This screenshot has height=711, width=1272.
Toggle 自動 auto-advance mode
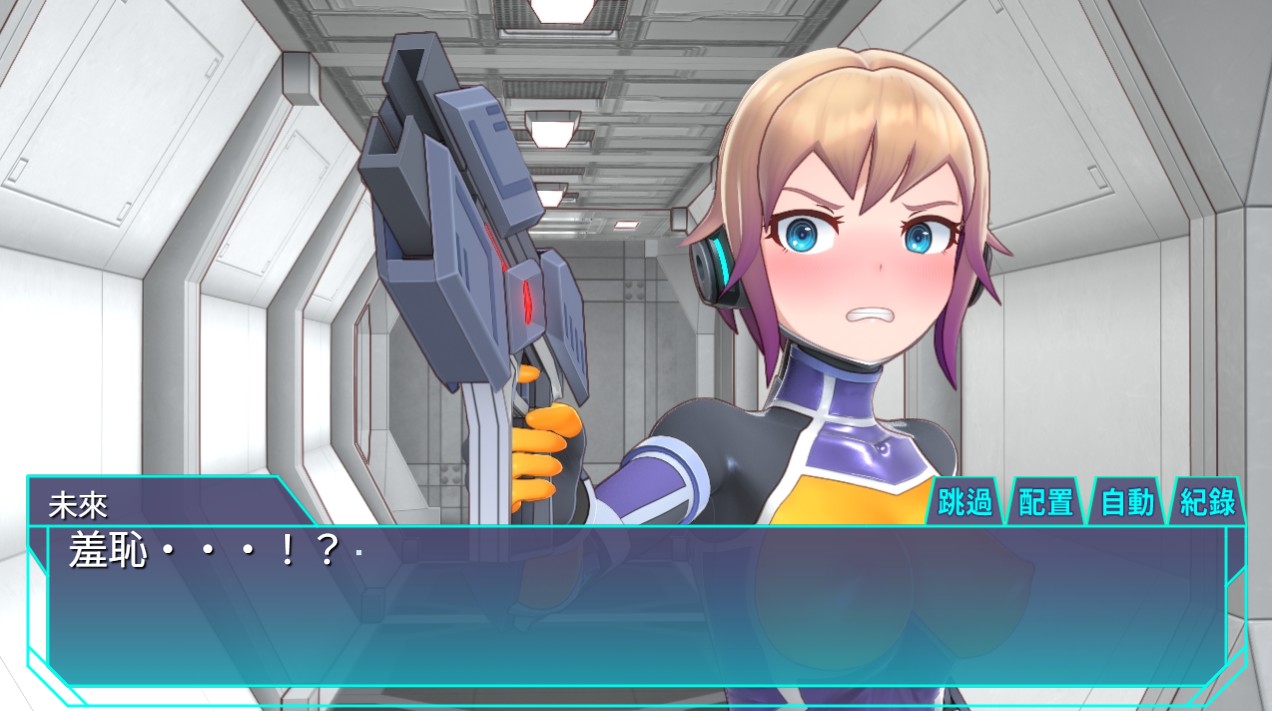(1127, 502)
